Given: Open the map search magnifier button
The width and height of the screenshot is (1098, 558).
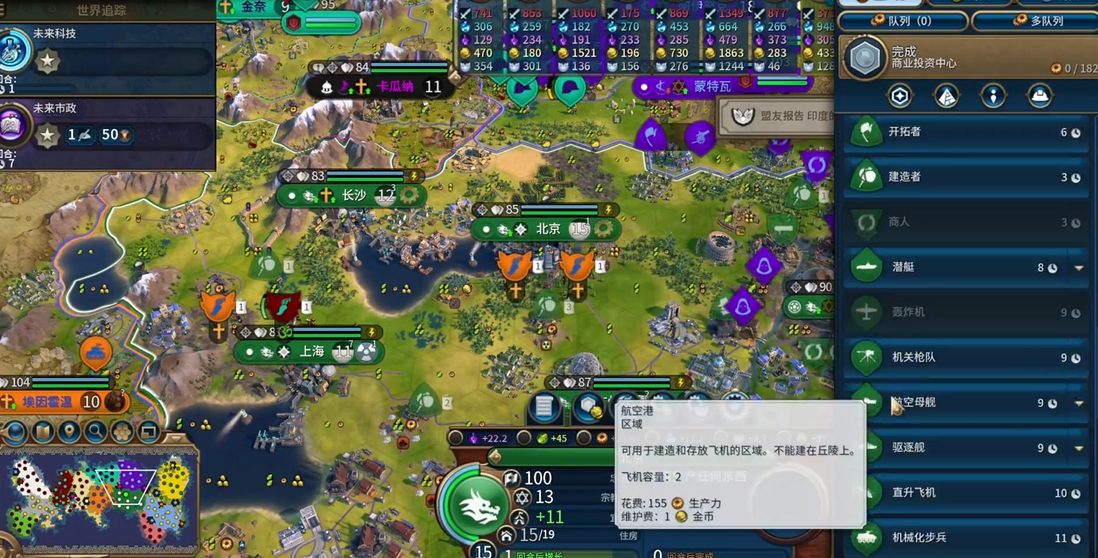Looking at the screenshot, I should point(96,432).
